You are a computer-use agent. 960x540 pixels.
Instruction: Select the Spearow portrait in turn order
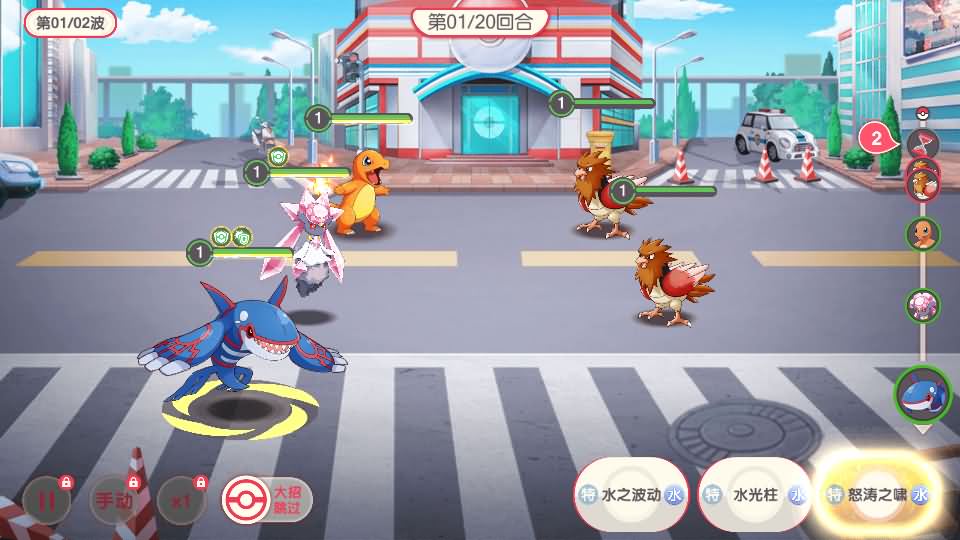click(x=921, y=183)
